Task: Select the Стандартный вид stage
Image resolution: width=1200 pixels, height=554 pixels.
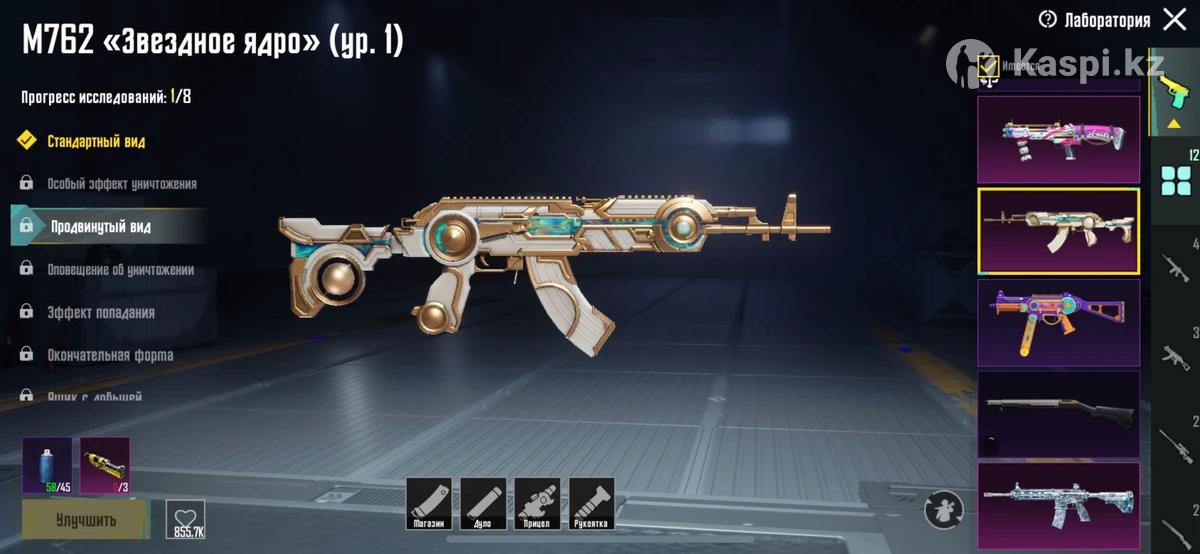Action: pyautogui.click(x=96, y=141)
